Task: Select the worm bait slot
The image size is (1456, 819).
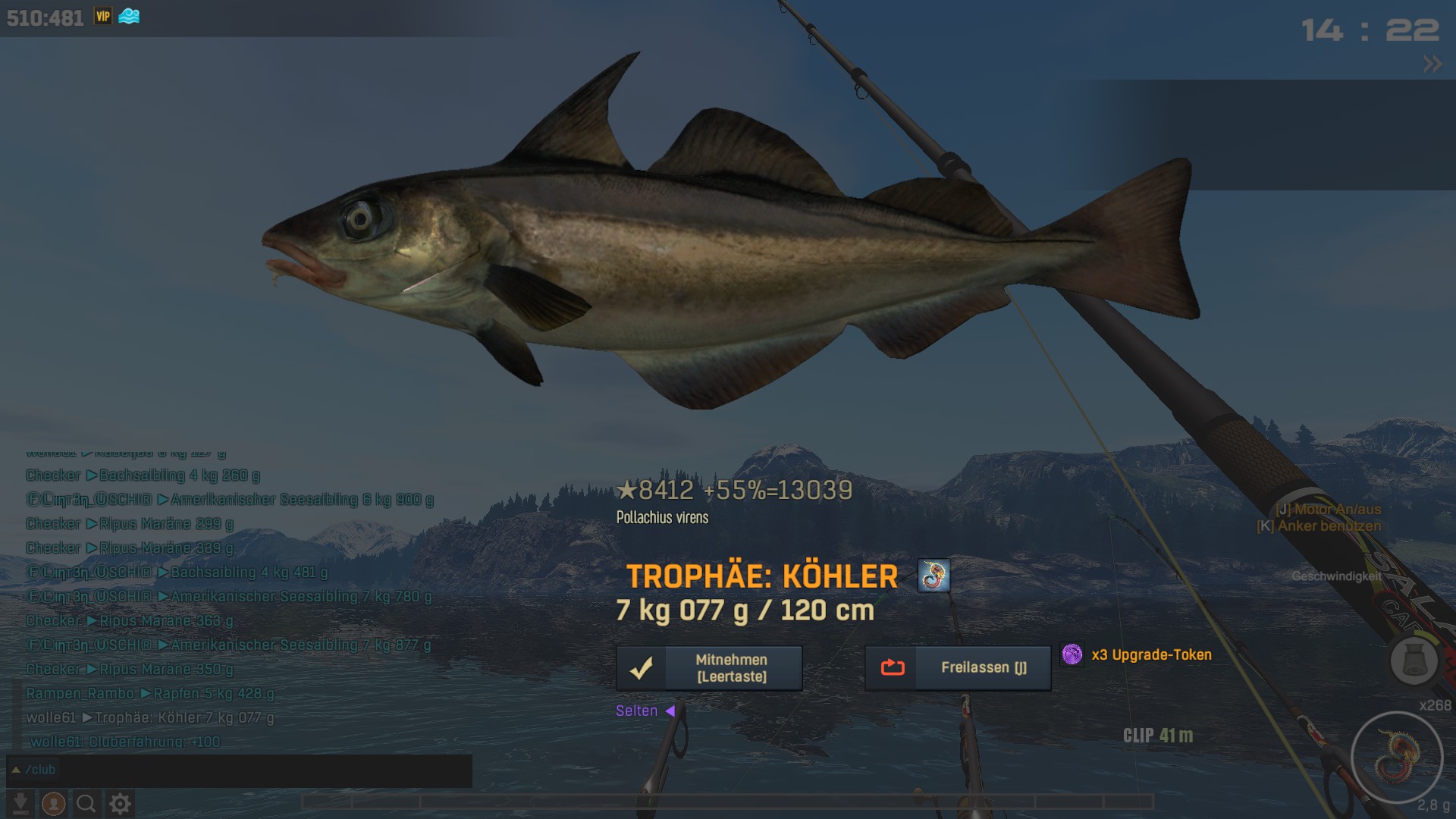Action: click(x=1396, y=757)
